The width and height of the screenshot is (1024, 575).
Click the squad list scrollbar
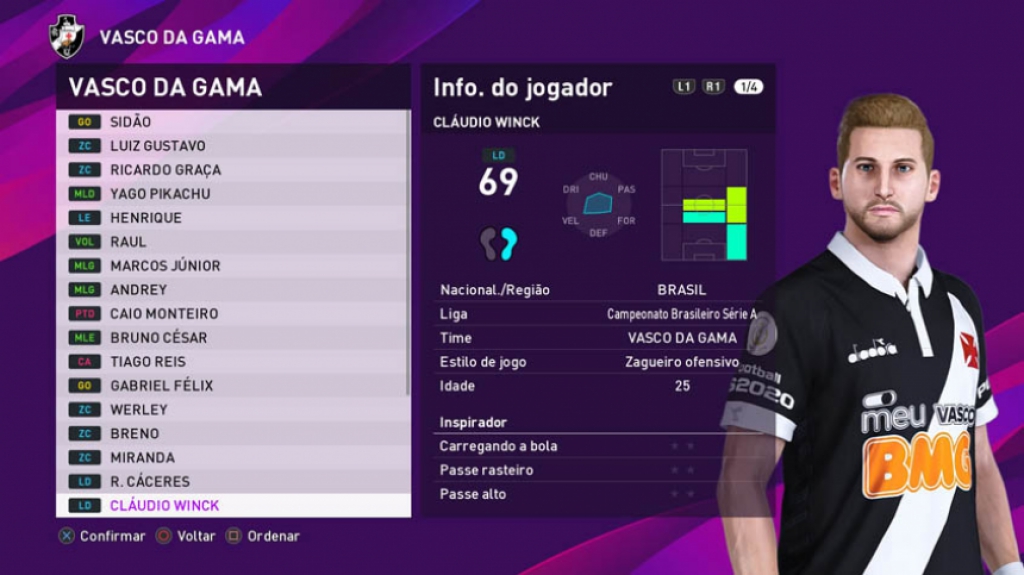pos(407,250)
